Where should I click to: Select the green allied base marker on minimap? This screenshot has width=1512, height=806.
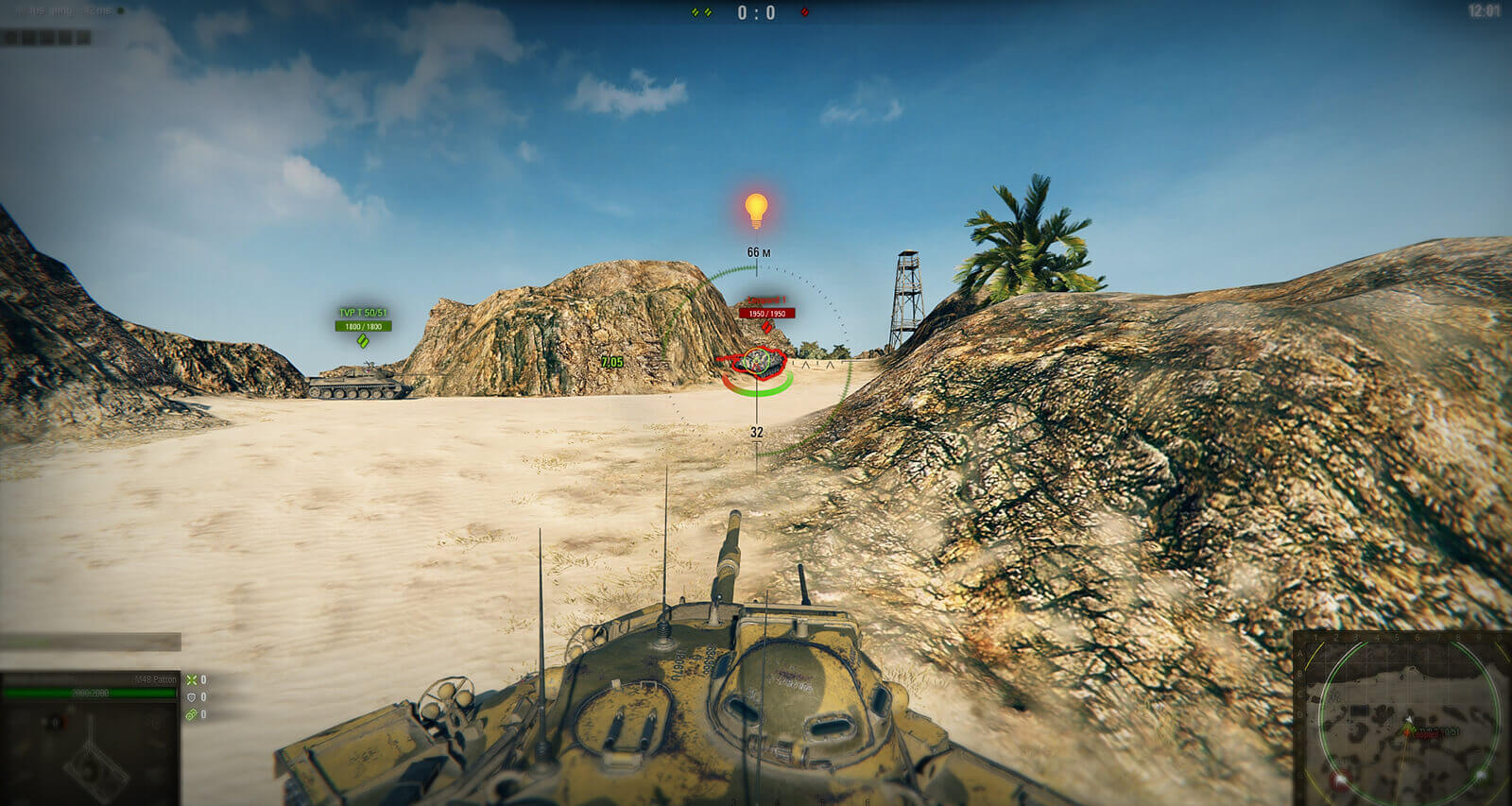point(1480,775)
